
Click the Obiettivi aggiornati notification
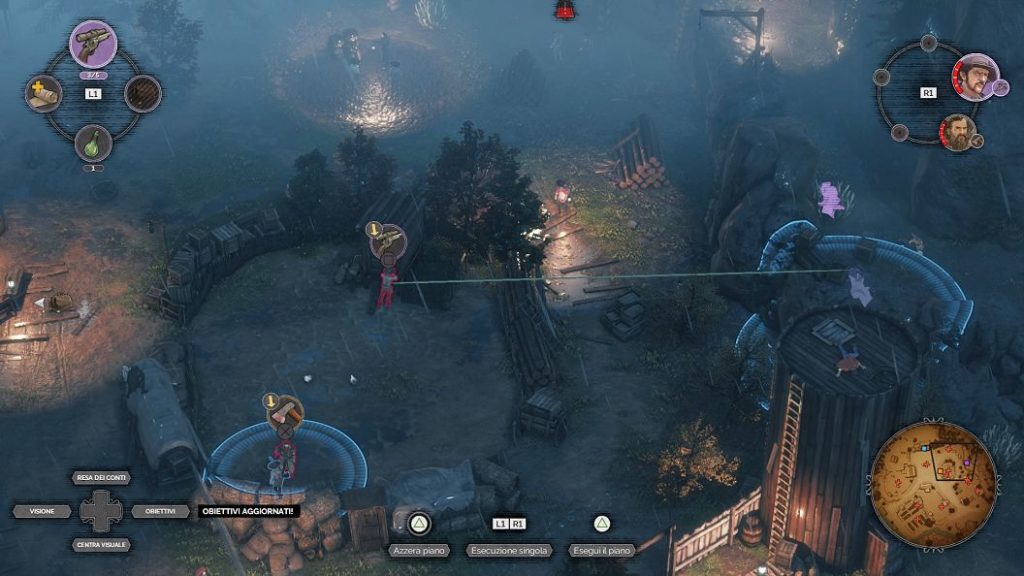[247, 511]
